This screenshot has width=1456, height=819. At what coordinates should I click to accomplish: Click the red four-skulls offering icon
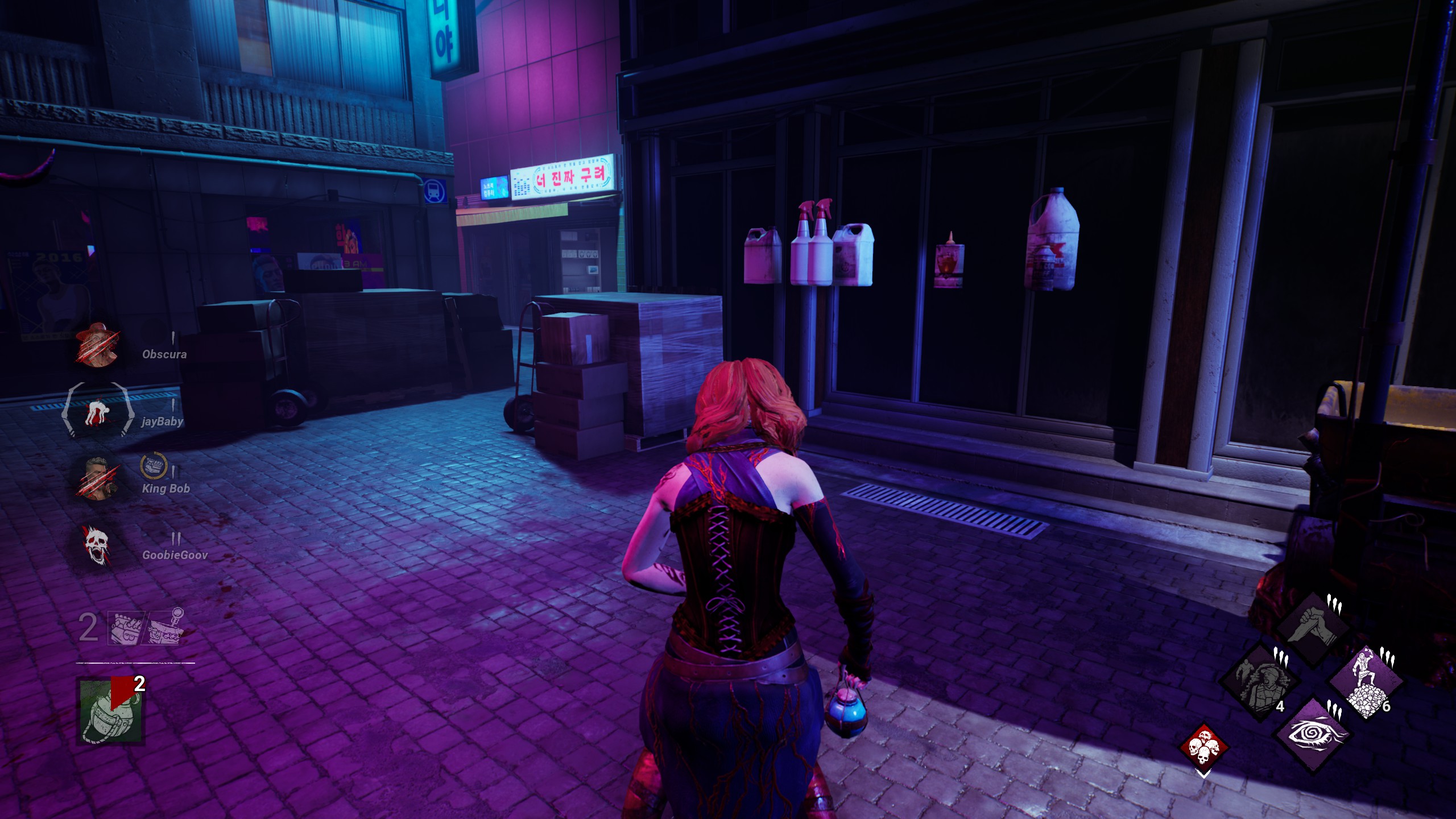click(x=1203, y=746)
